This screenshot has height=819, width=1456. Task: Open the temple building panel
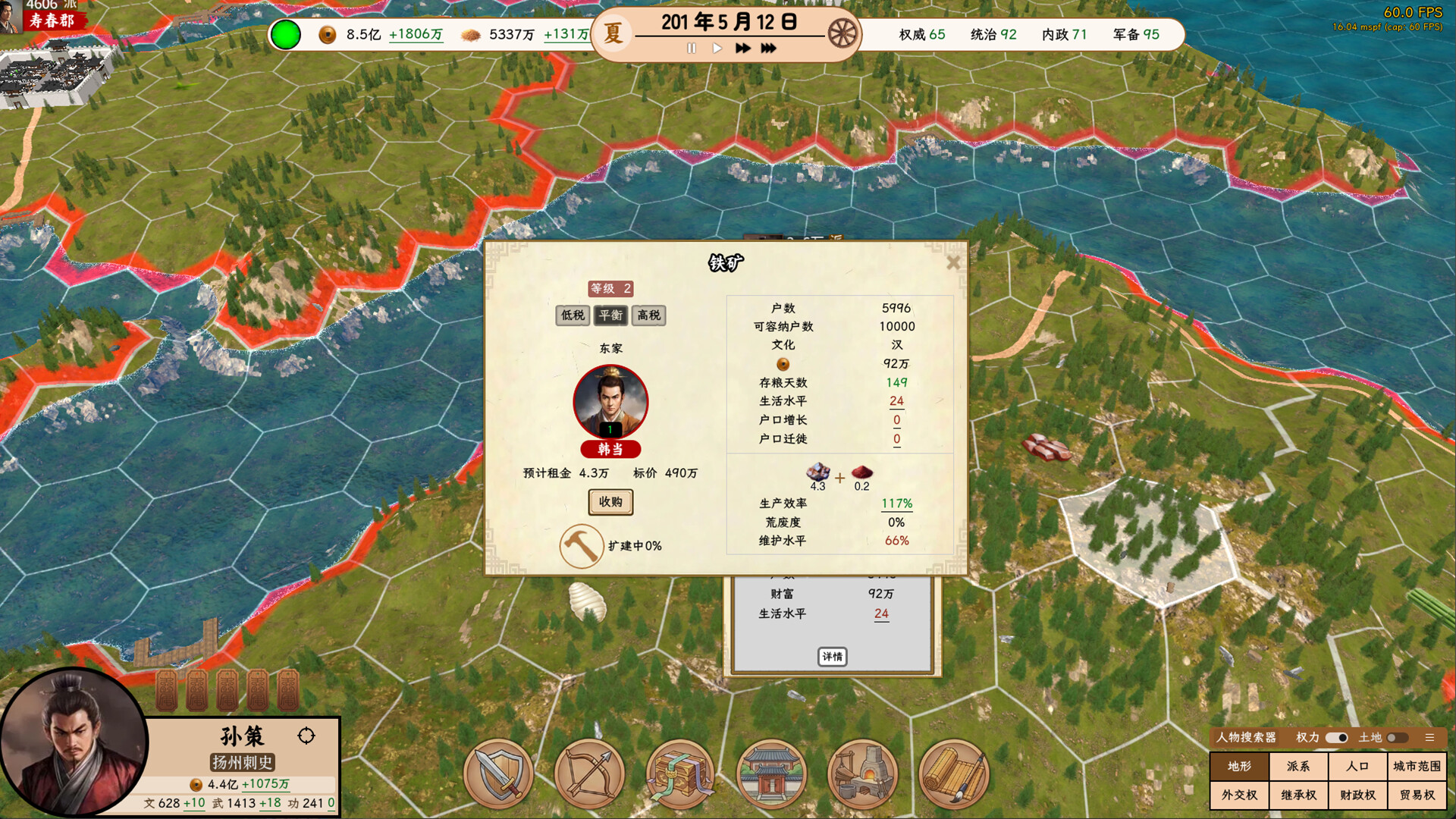771,773
